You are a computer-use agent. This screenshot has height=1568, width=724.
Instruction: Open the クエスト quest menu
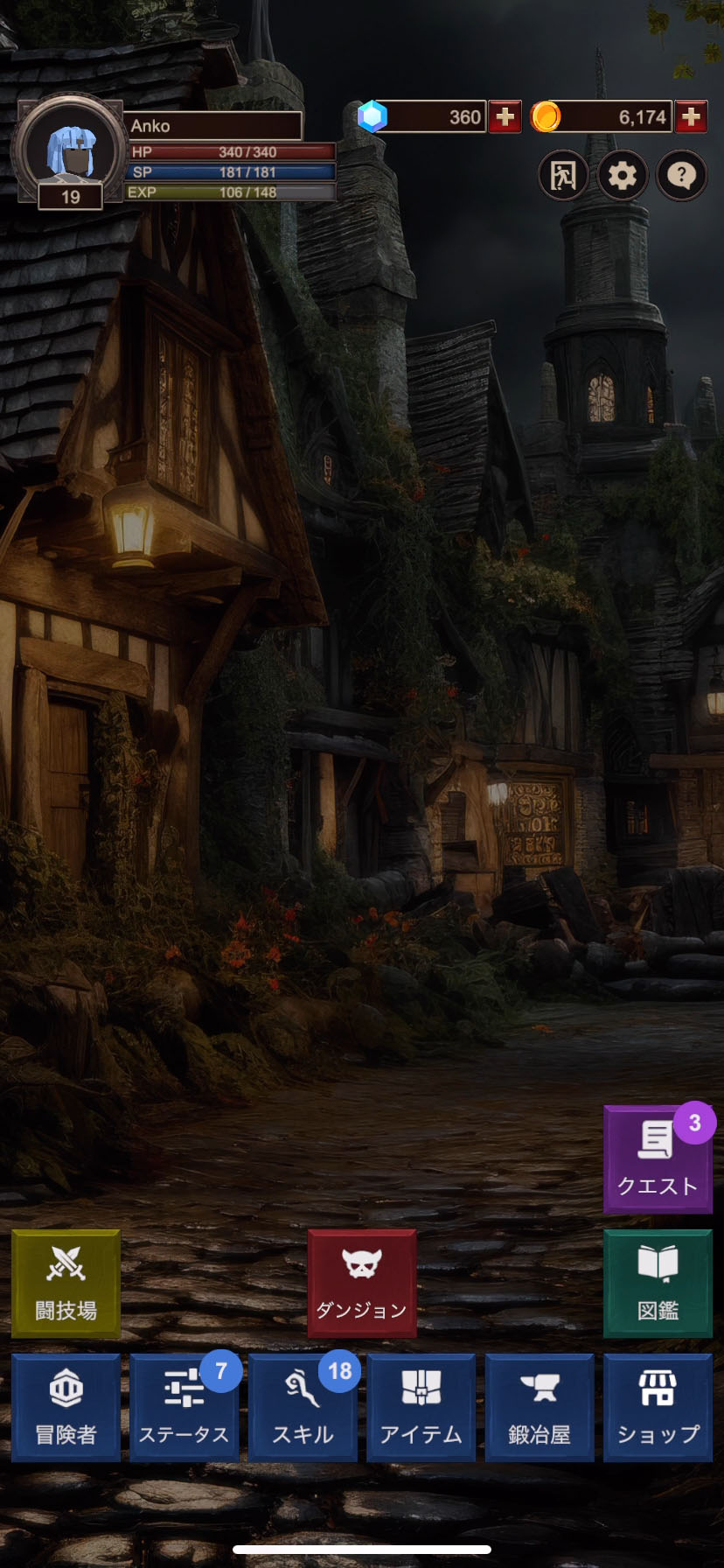tap(657, 1160)
